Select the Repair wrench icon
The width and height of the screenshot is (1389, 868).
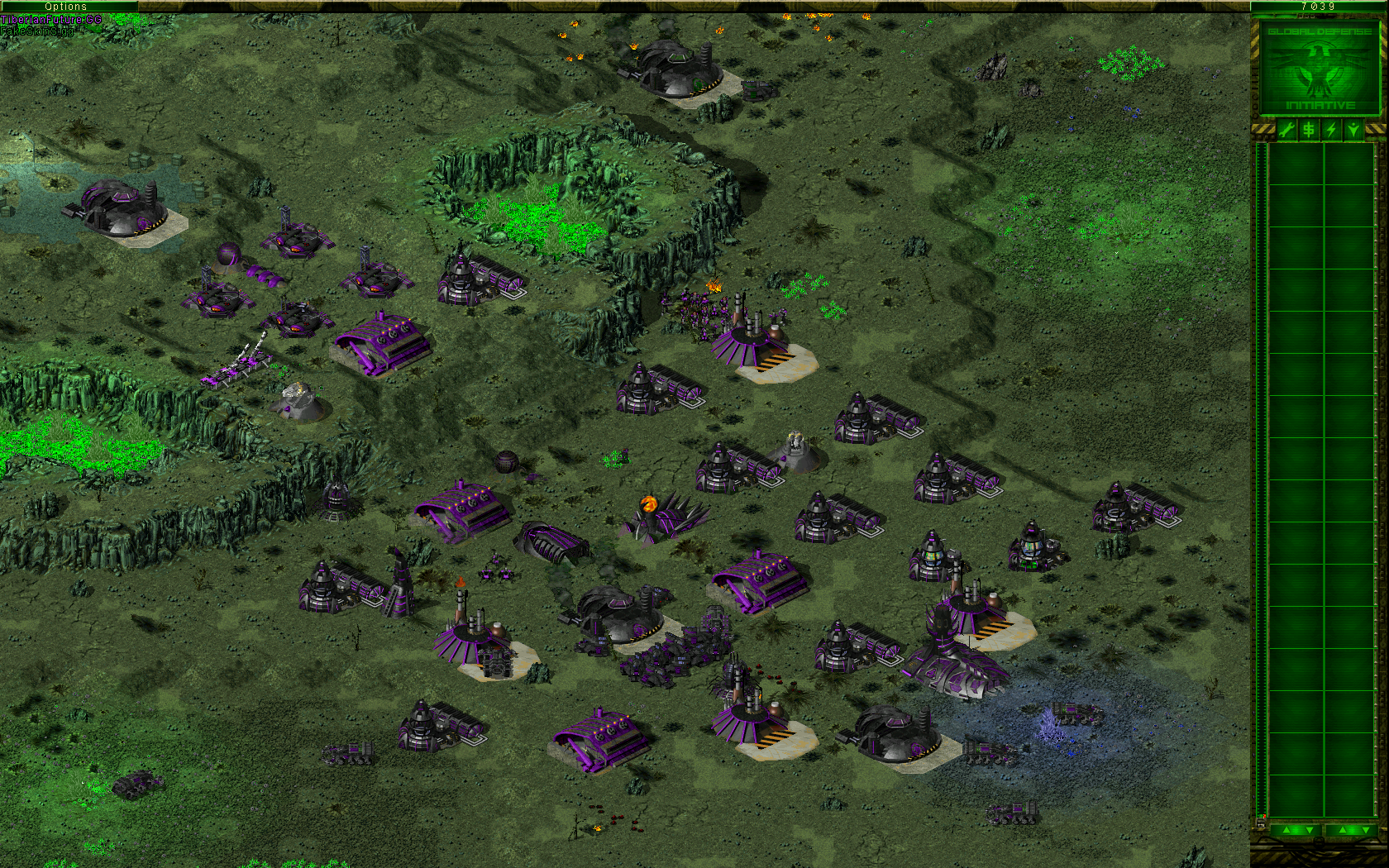[x=1286, y=128]
